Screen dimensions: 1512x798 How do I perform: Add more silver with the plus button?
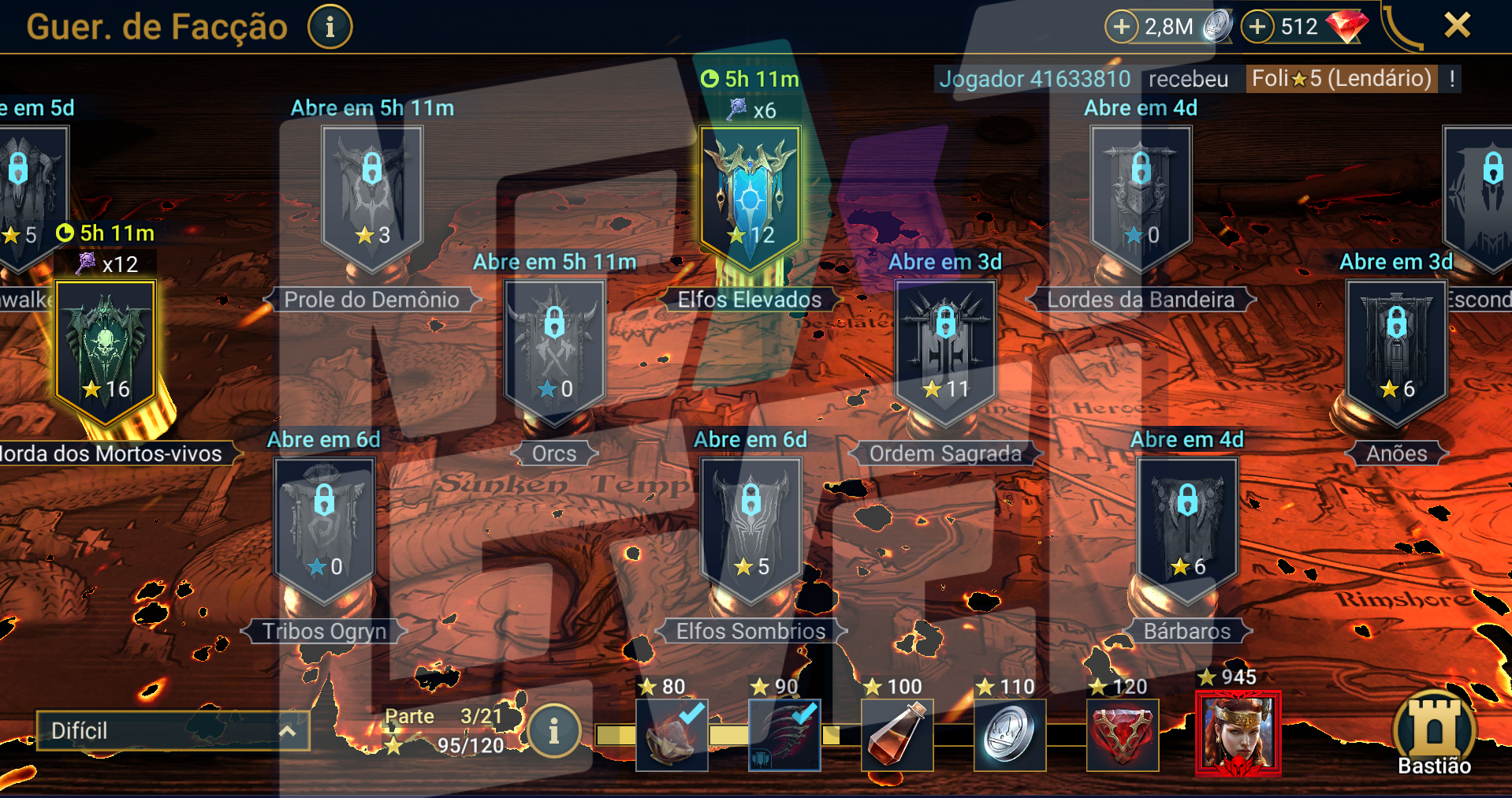click(x=1121, y=27)
